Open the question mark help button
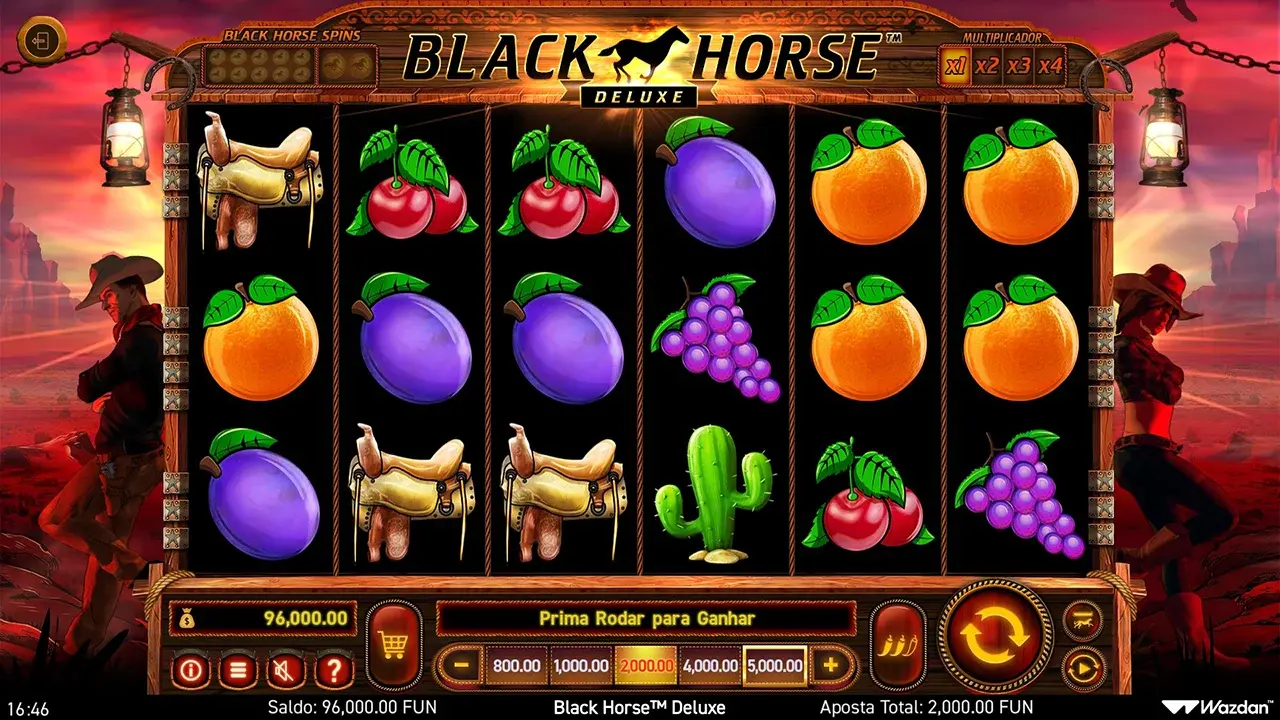The image size is (1280, 720). pyautogui.click(x=334, y=669)
